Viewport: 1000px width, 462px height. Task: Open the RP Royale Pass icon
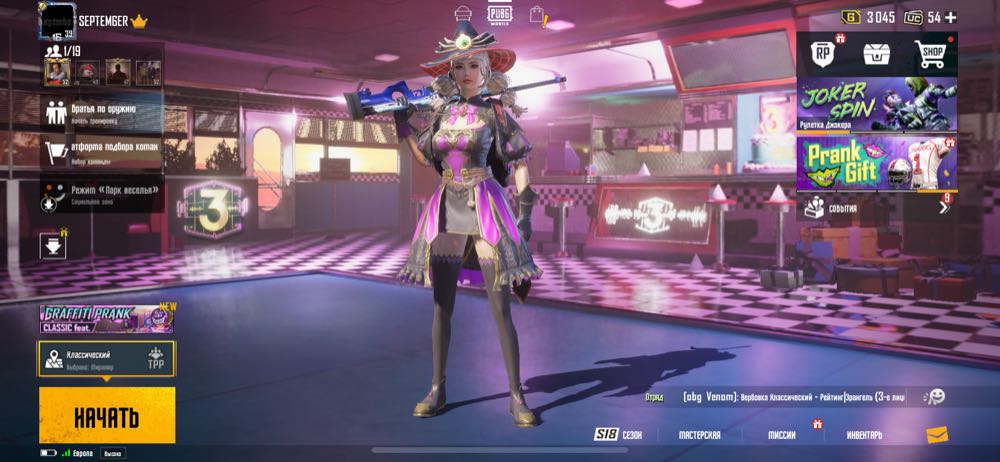[x=821, y=56]
